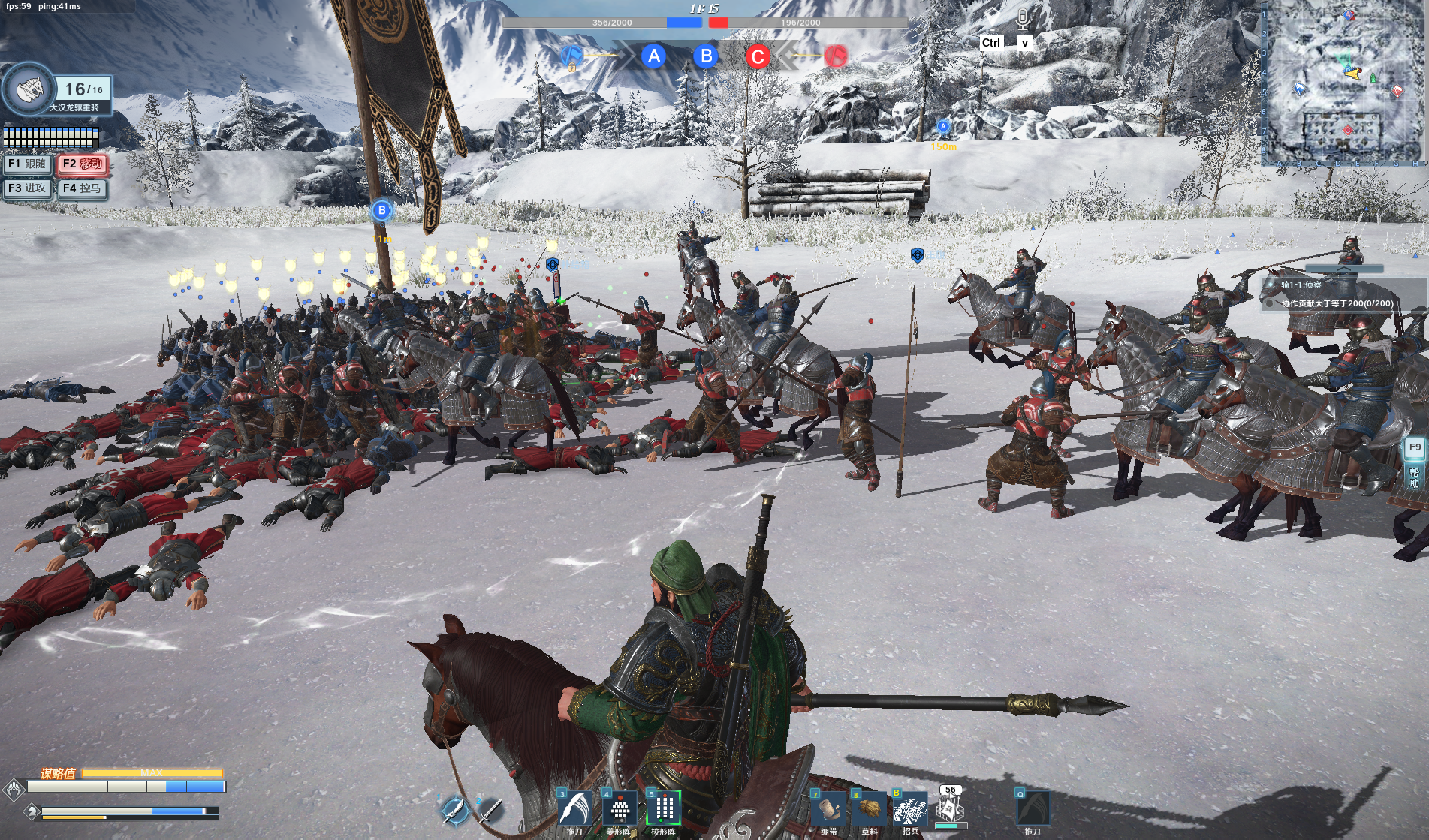1429x840 pixels.
Task: Open the 帮助 help panel
Action: (x=1415, y=477)
